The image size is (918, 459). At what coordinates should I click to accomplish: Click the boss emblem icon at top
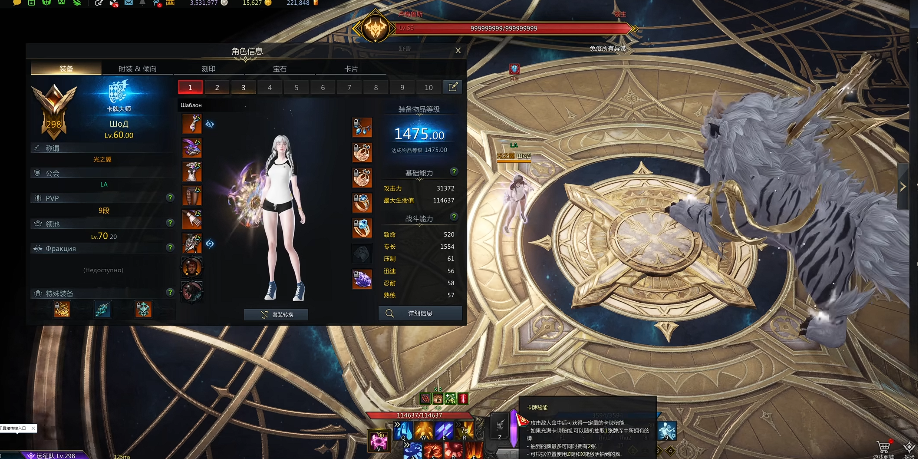[x=377, y=29]
